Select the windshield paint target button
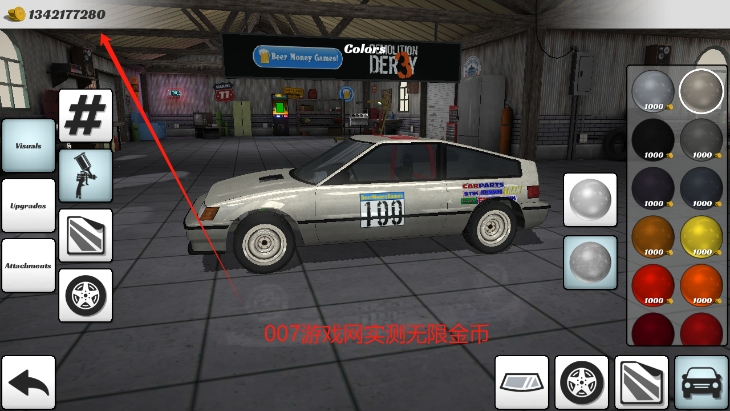Screen dimensions: 730x411 [522, 382]
